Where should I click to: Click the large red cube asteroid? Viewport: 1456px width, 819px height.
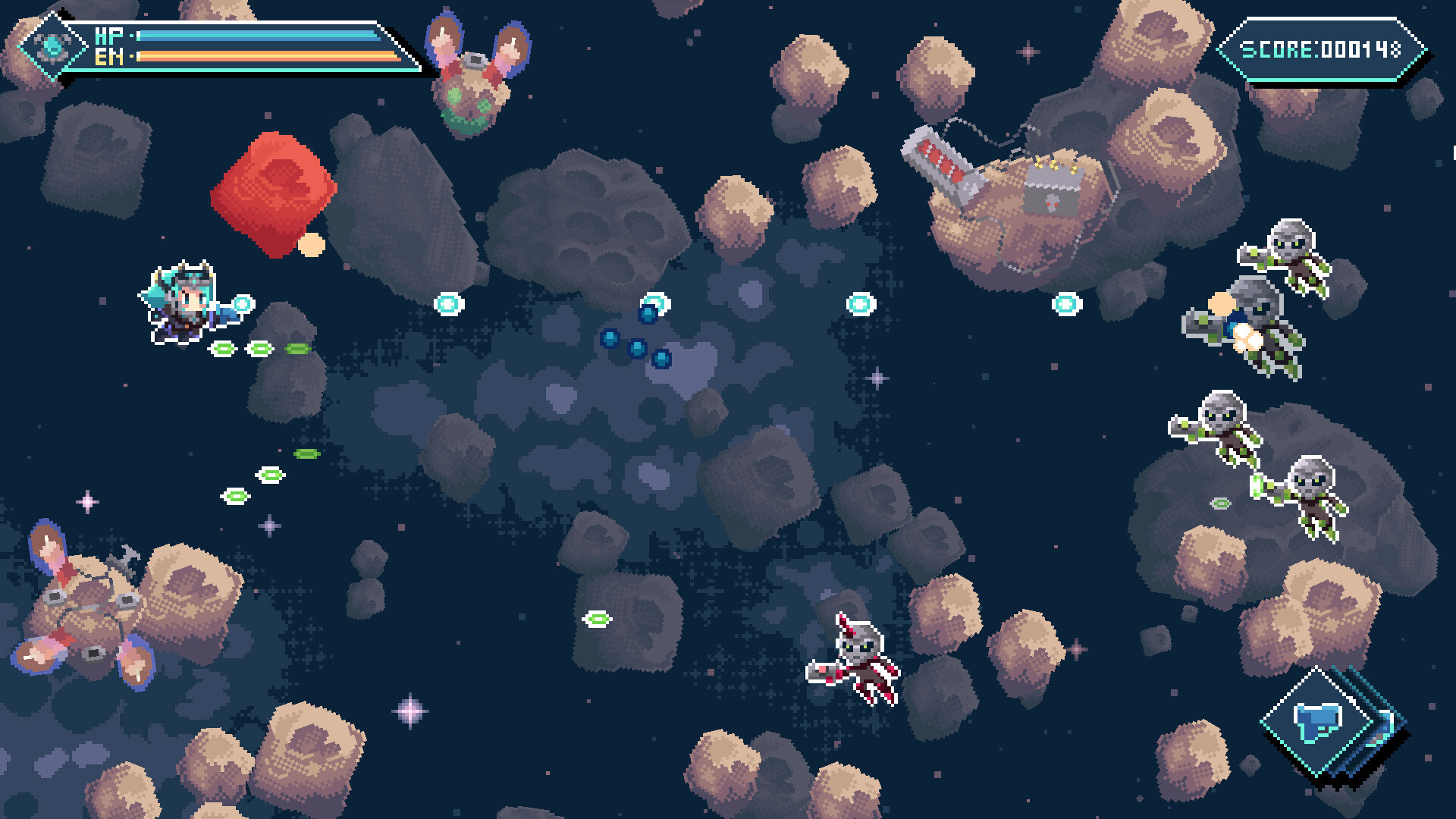pos(277,190)
